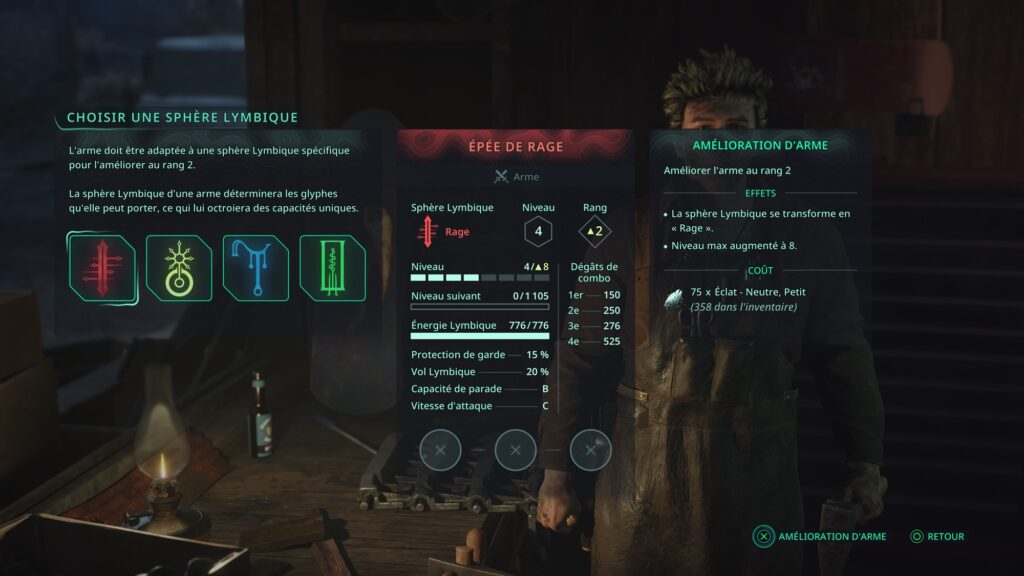
Task: Pick the blue T-shaped limbic sphere
Action: pos(255,268)
